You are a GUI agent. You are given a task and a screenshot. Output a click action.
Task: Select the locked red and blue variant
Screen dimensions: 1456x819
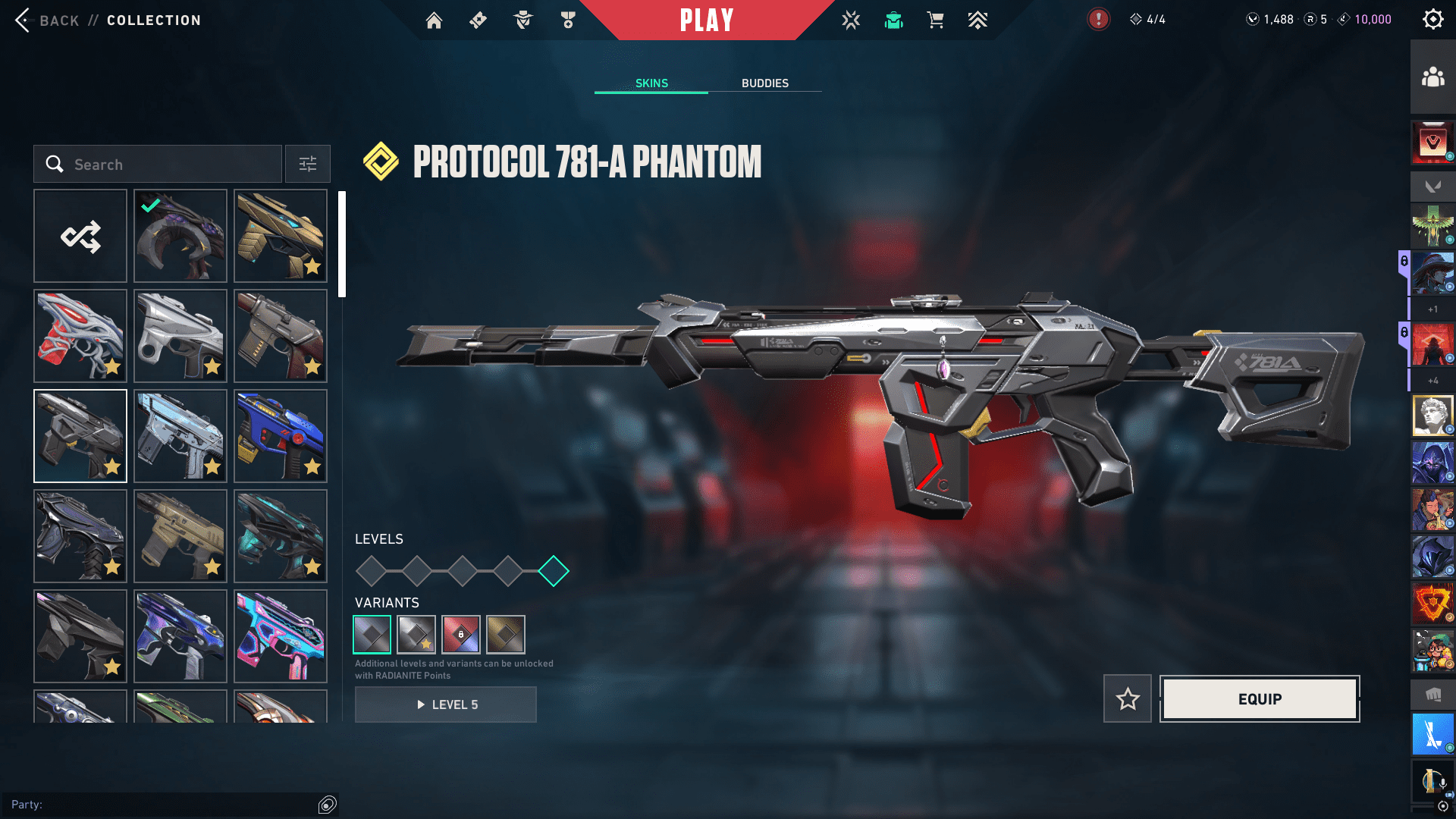click(461, 635)
